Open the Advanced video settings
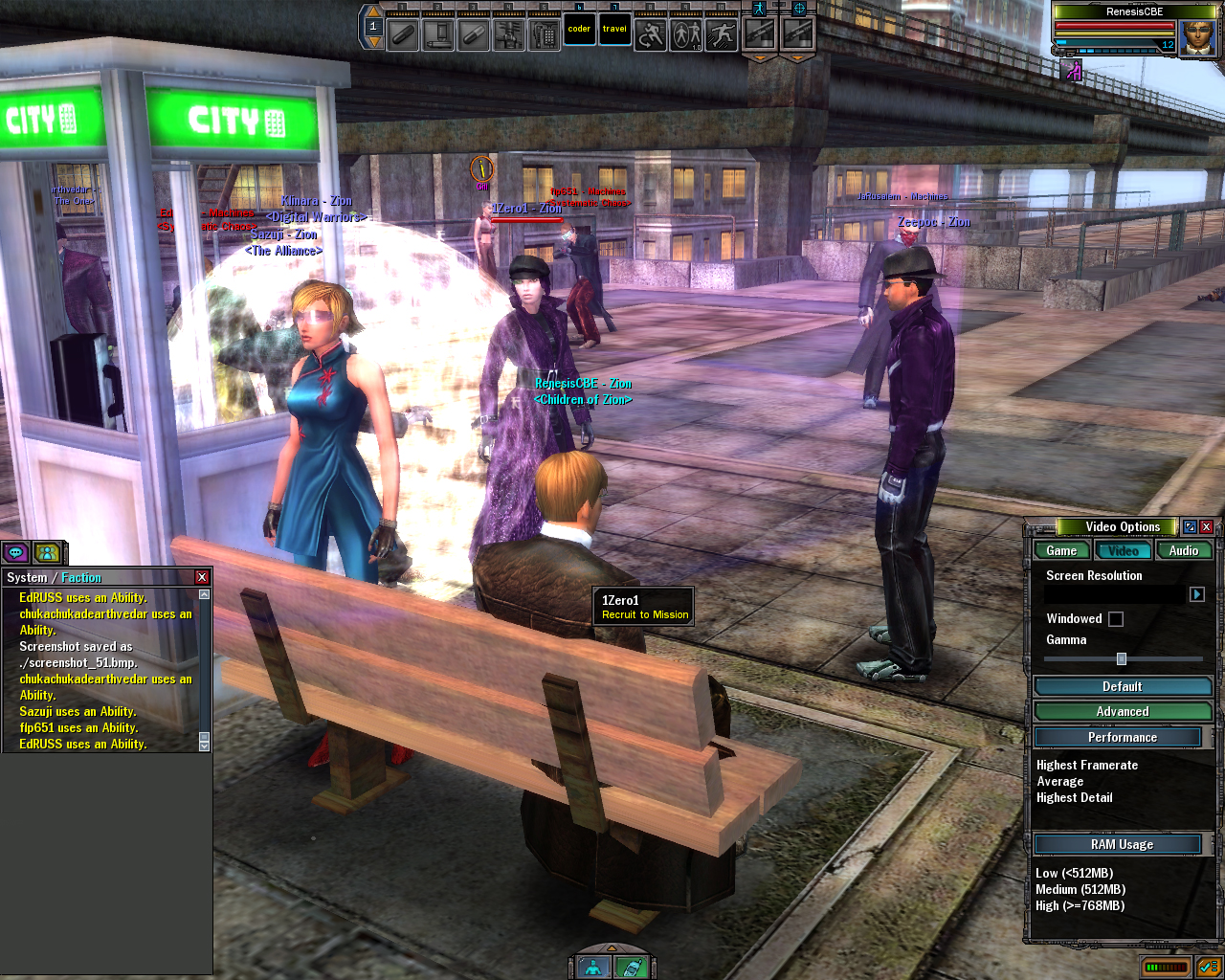This screenshot has width=1225, height=980. [x=1122, y=711]
